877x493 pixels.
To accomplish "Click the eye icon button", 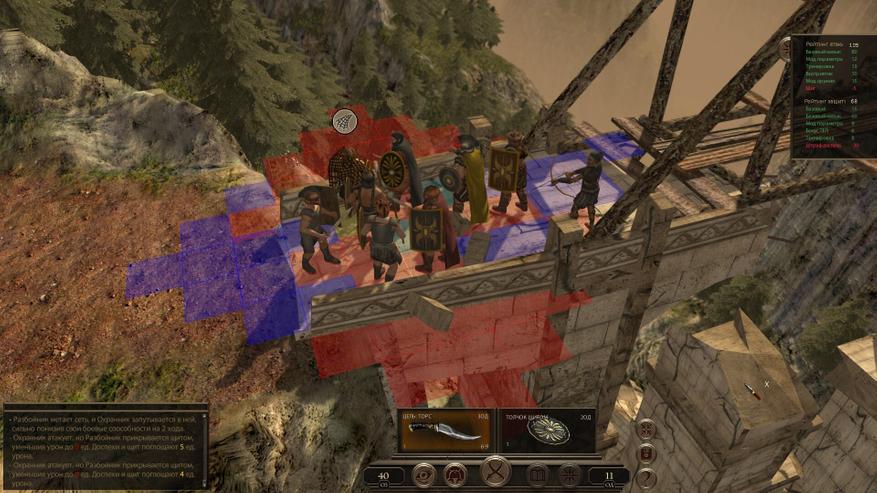I will click(423, 475).
